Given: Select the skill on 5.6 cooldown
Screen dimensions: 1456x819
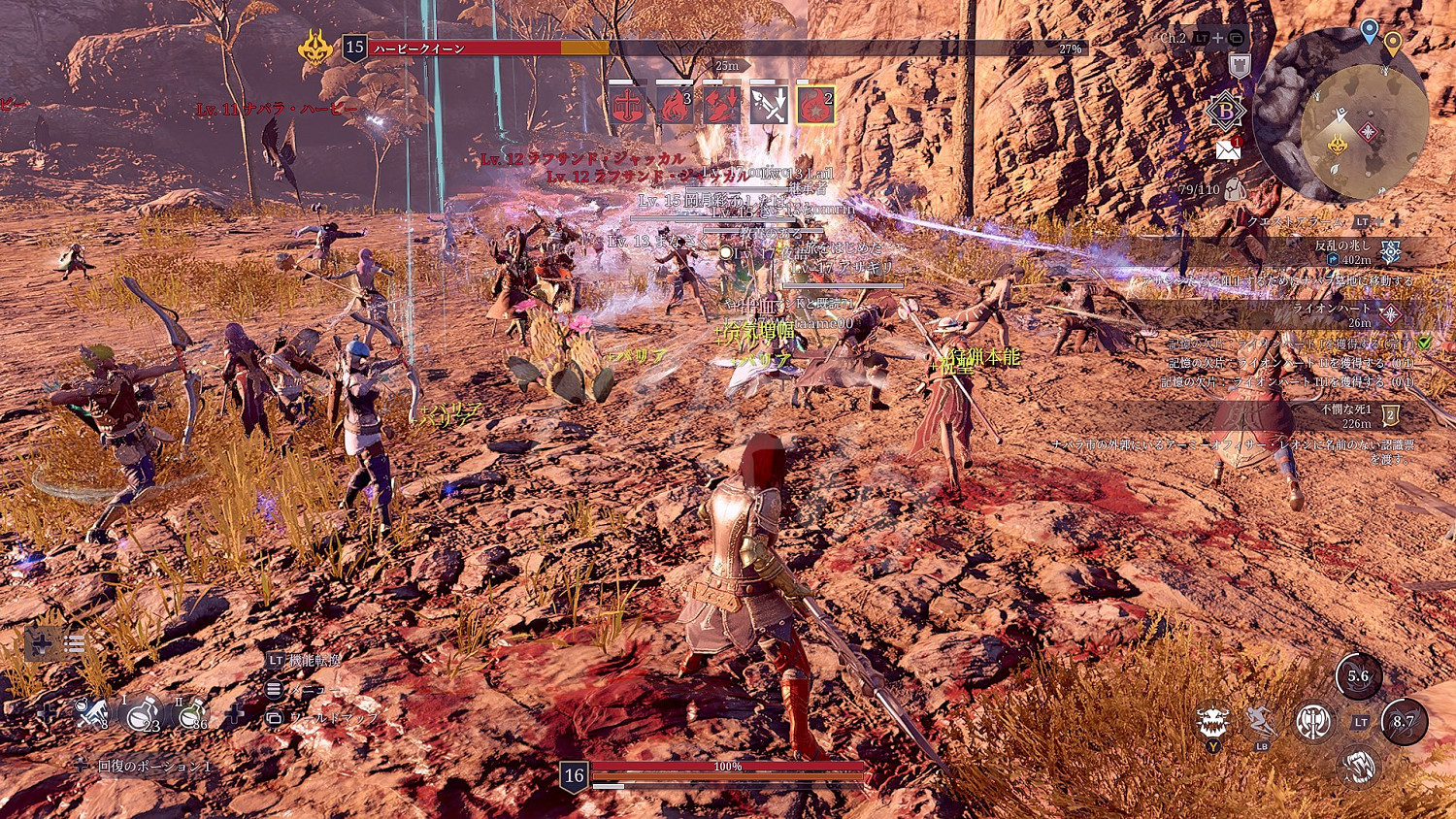Looking at the screenshot, I should point(1358,676).
